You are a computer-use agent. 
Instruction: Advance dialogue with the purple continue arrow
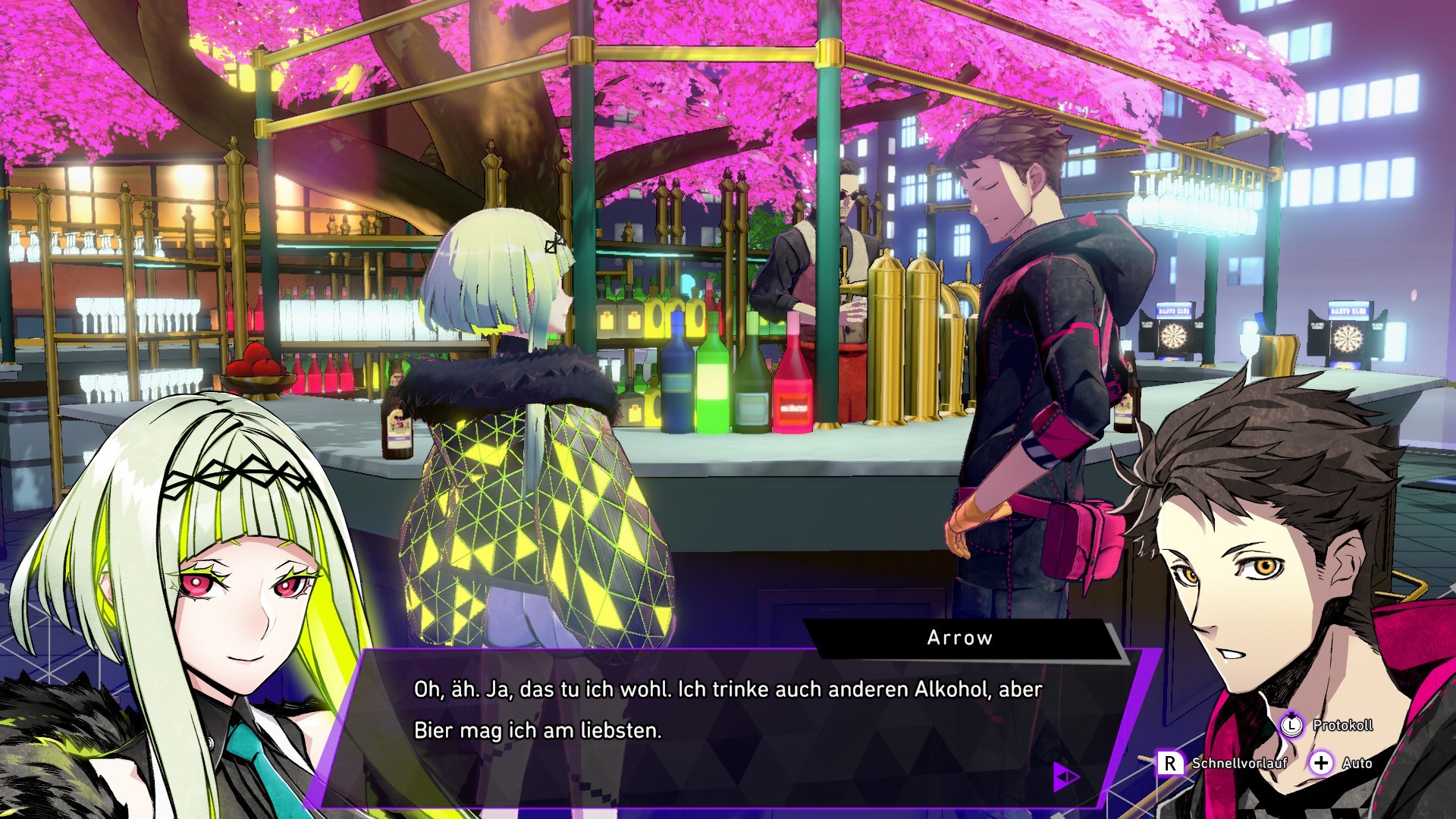1065,776
